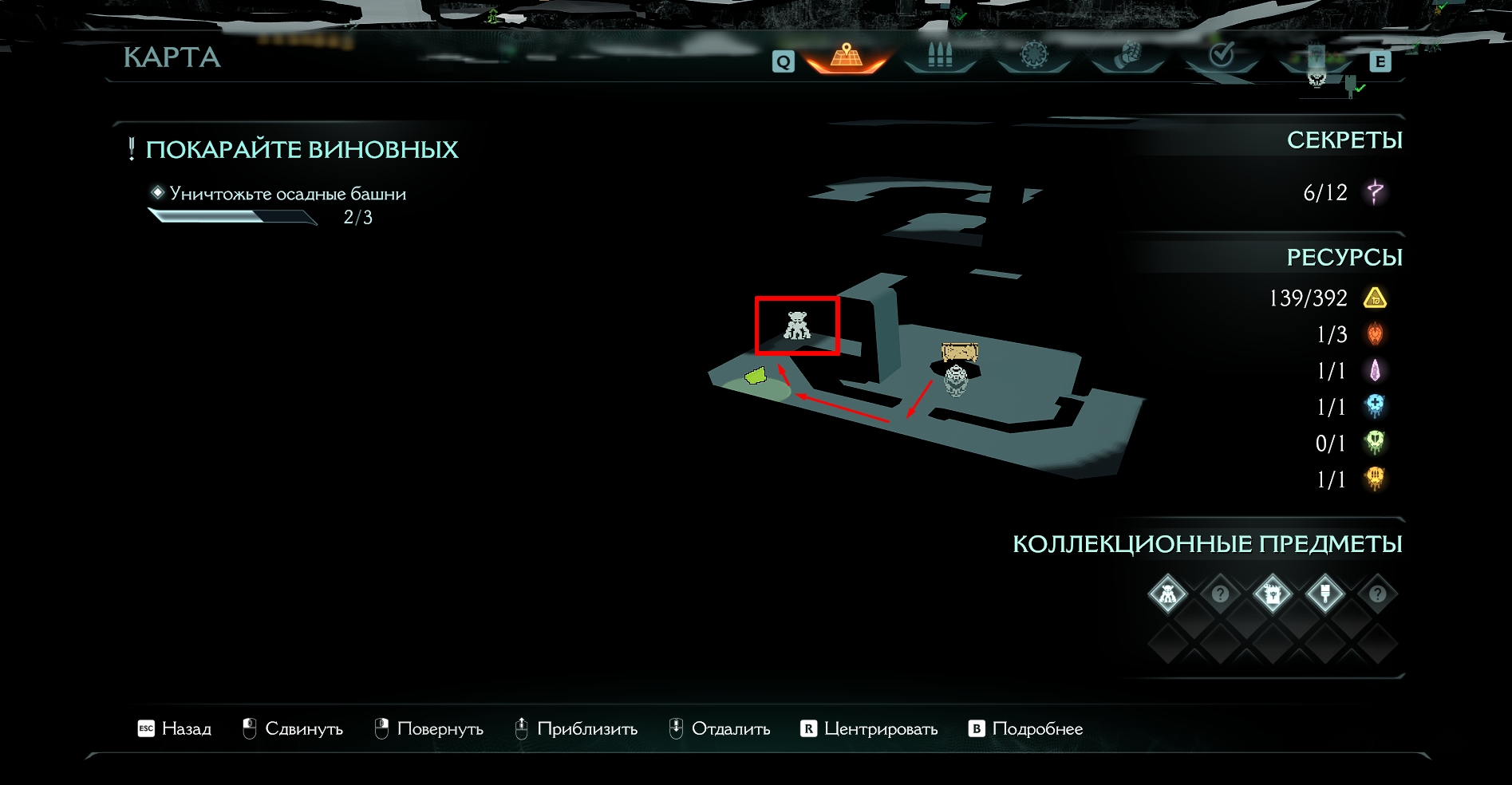Click the Slayer helmet player marker
This screenshot has width=1512, height=785.
[956, 380]
